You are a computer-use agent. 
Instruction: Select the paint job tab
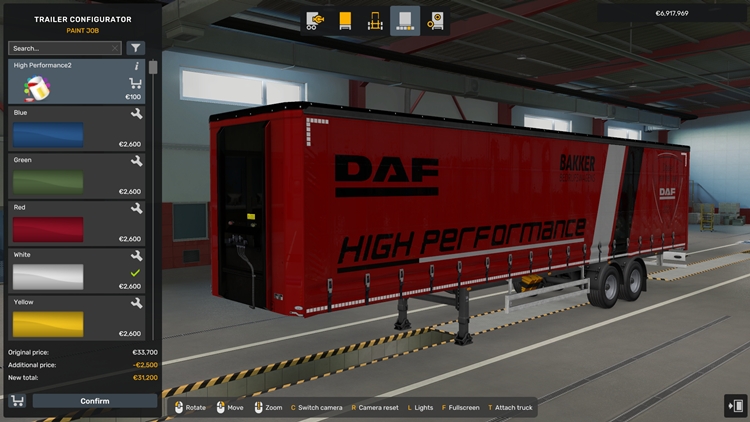405,20
